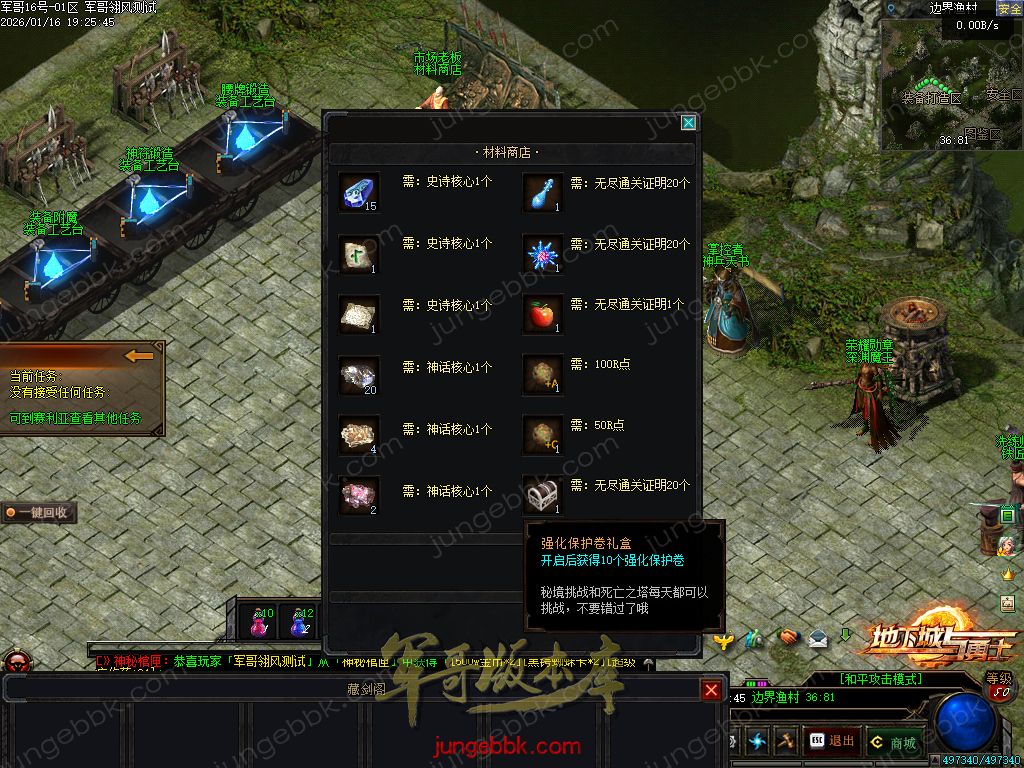The height and width of the screenshot is (768, 1024).
Task: Buy the blue crystal item costing epic core
Action: [357, 192]
